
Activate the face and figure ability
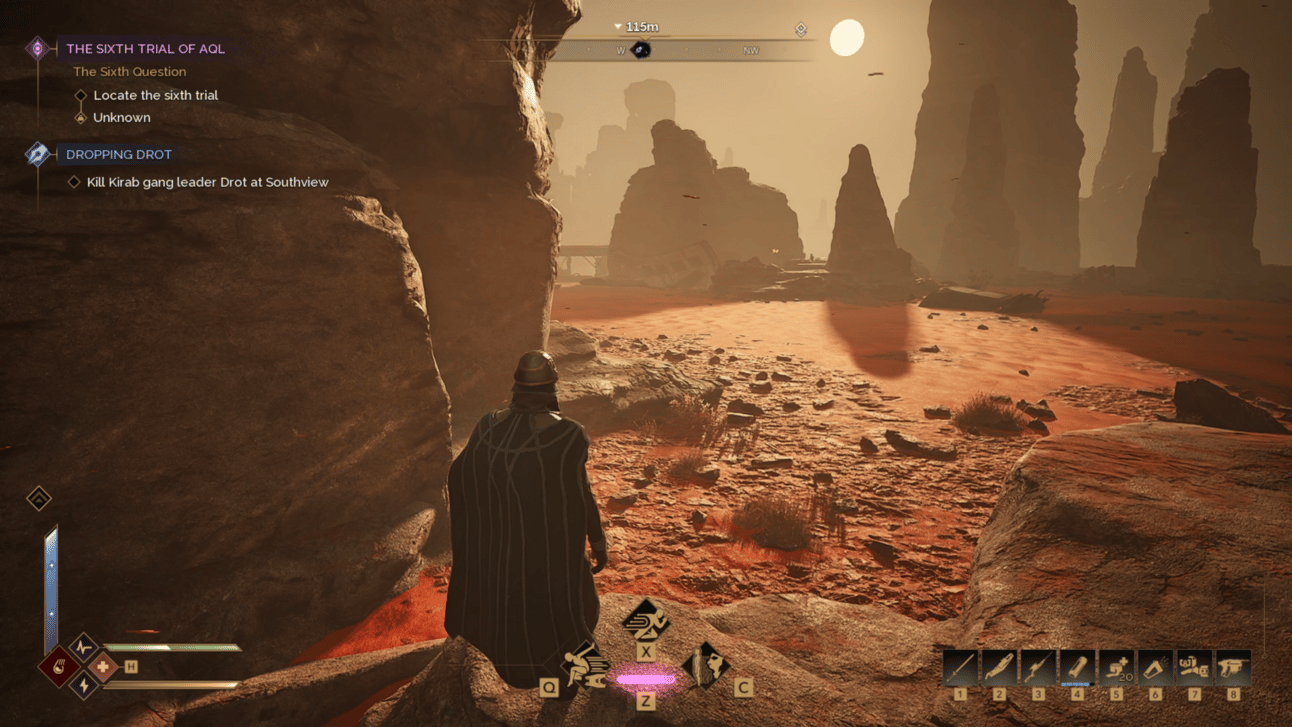(706, 665)
